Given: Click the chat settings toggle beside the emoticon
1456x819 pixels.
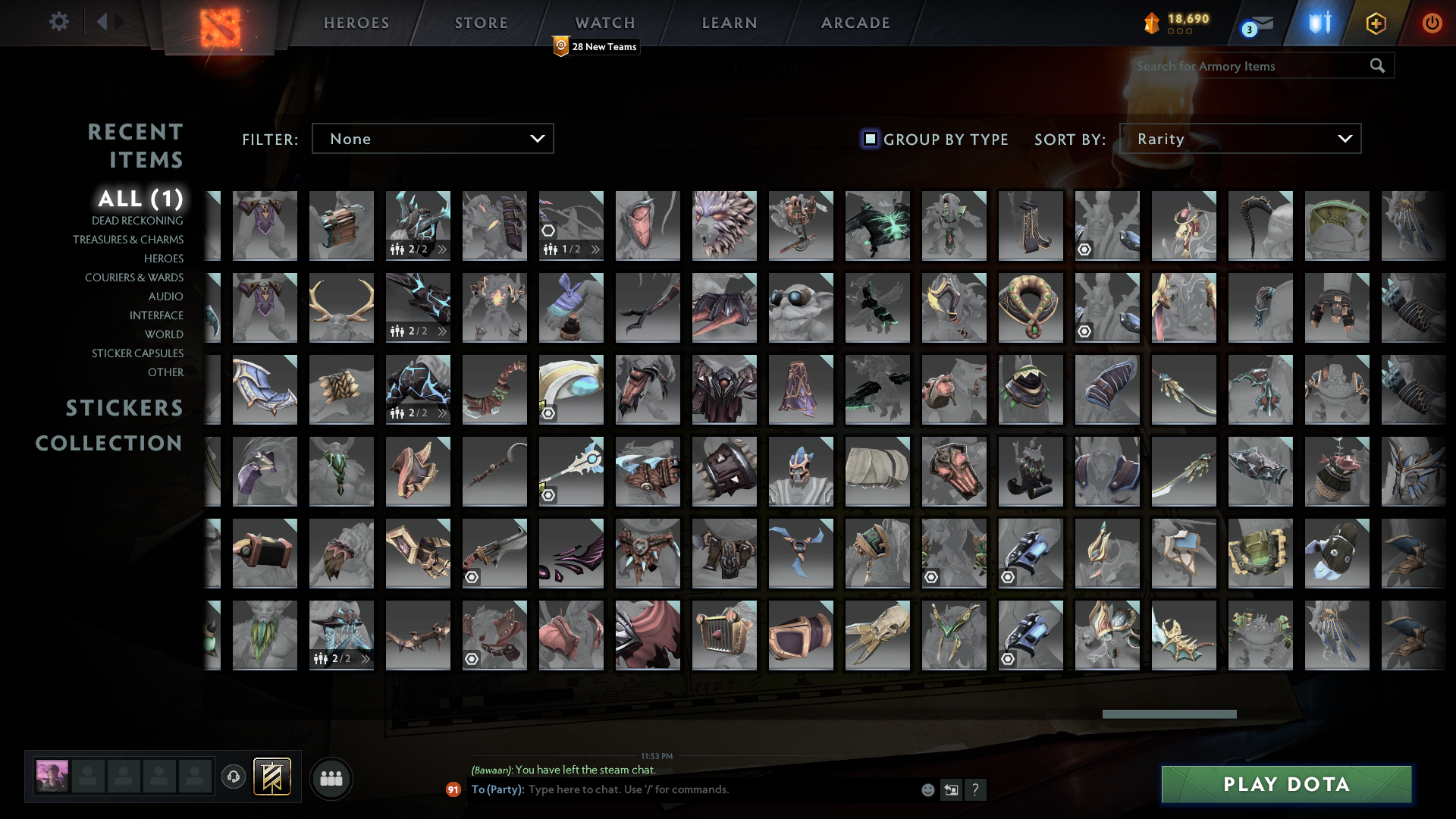Looking at the screenshot, I should 950,789.
